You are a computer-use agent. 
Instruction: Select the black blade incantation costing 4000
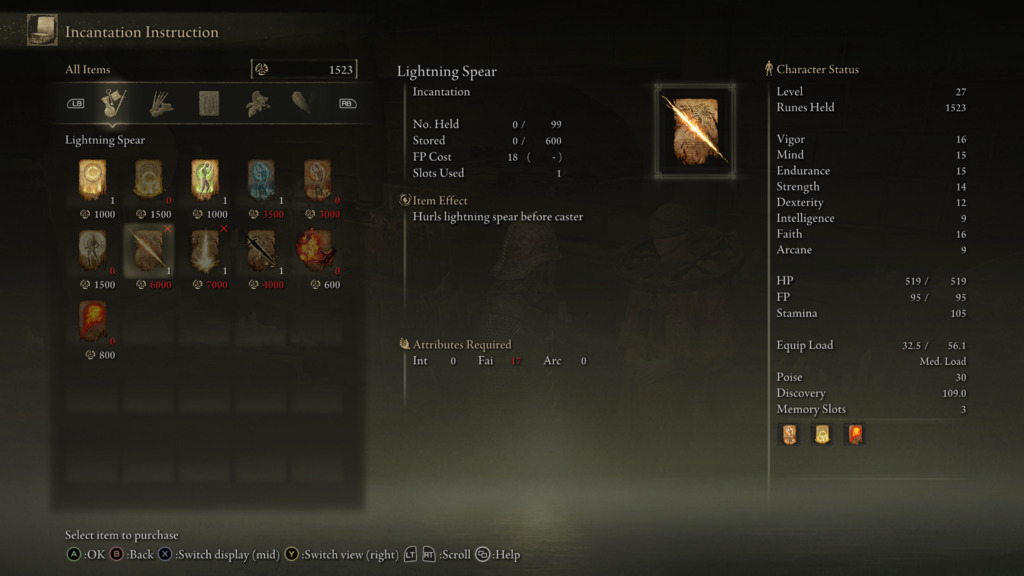261,250
